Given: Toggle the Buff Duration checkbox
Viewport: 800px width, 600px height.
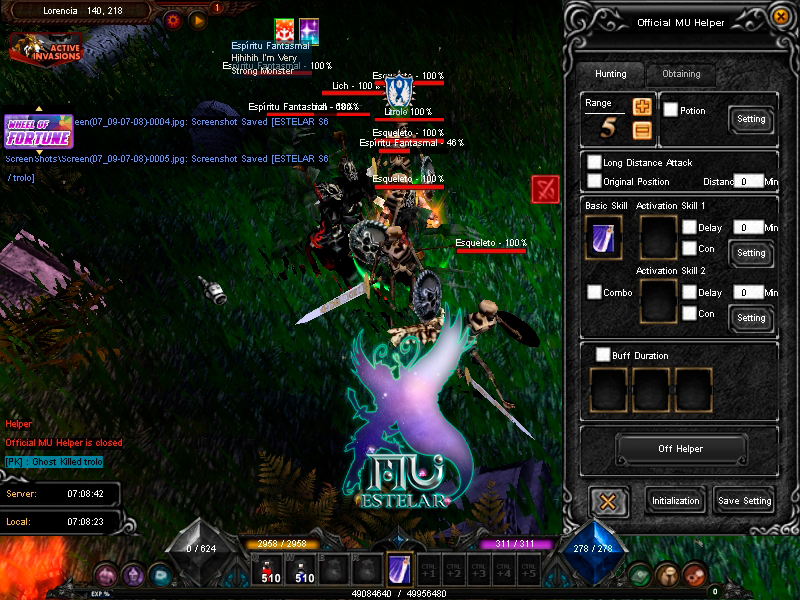Looking at the screenshot, I should coord(603,355).
